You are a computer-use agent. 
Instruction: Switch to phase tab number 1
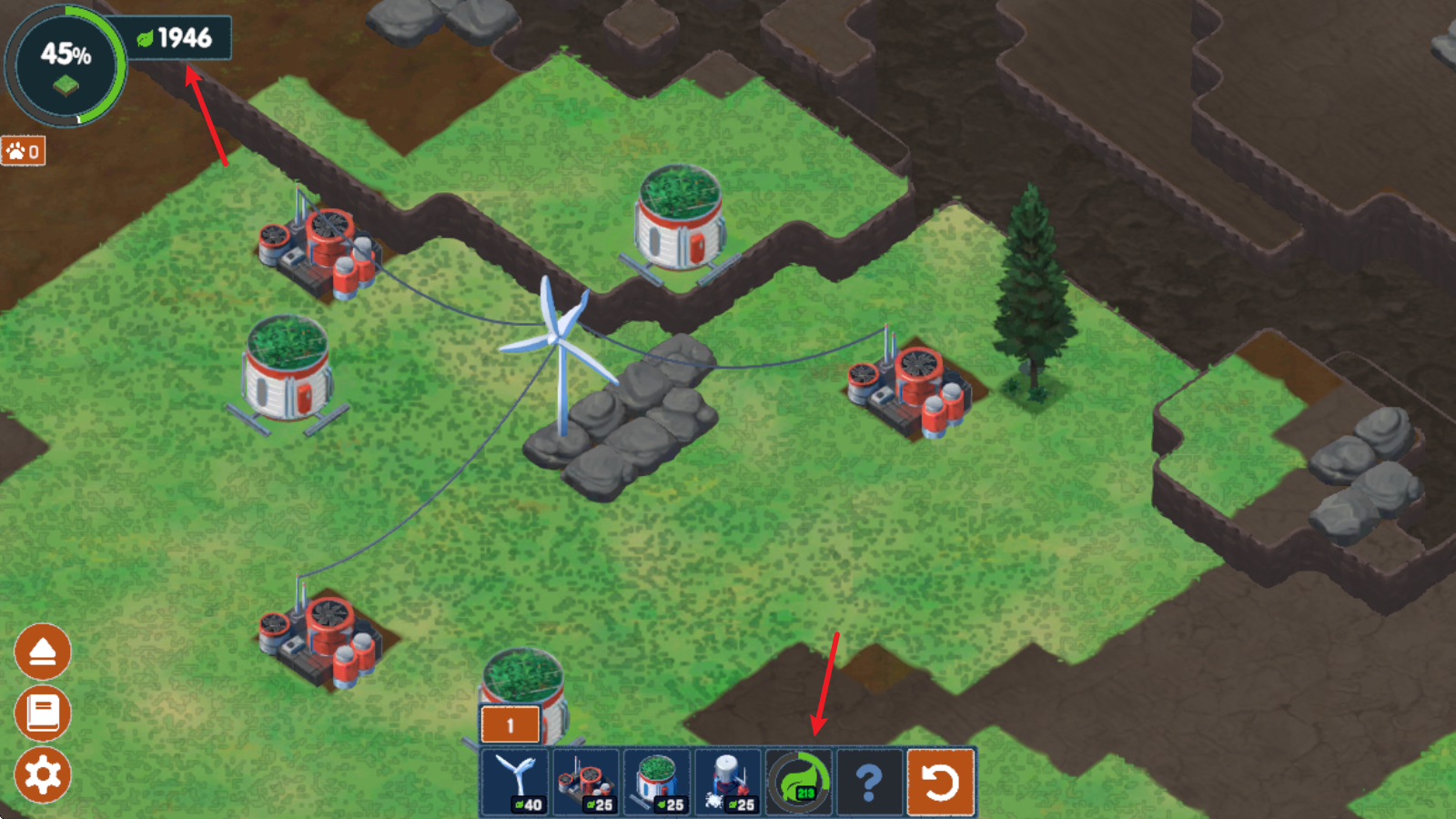(x=510, y=725)
